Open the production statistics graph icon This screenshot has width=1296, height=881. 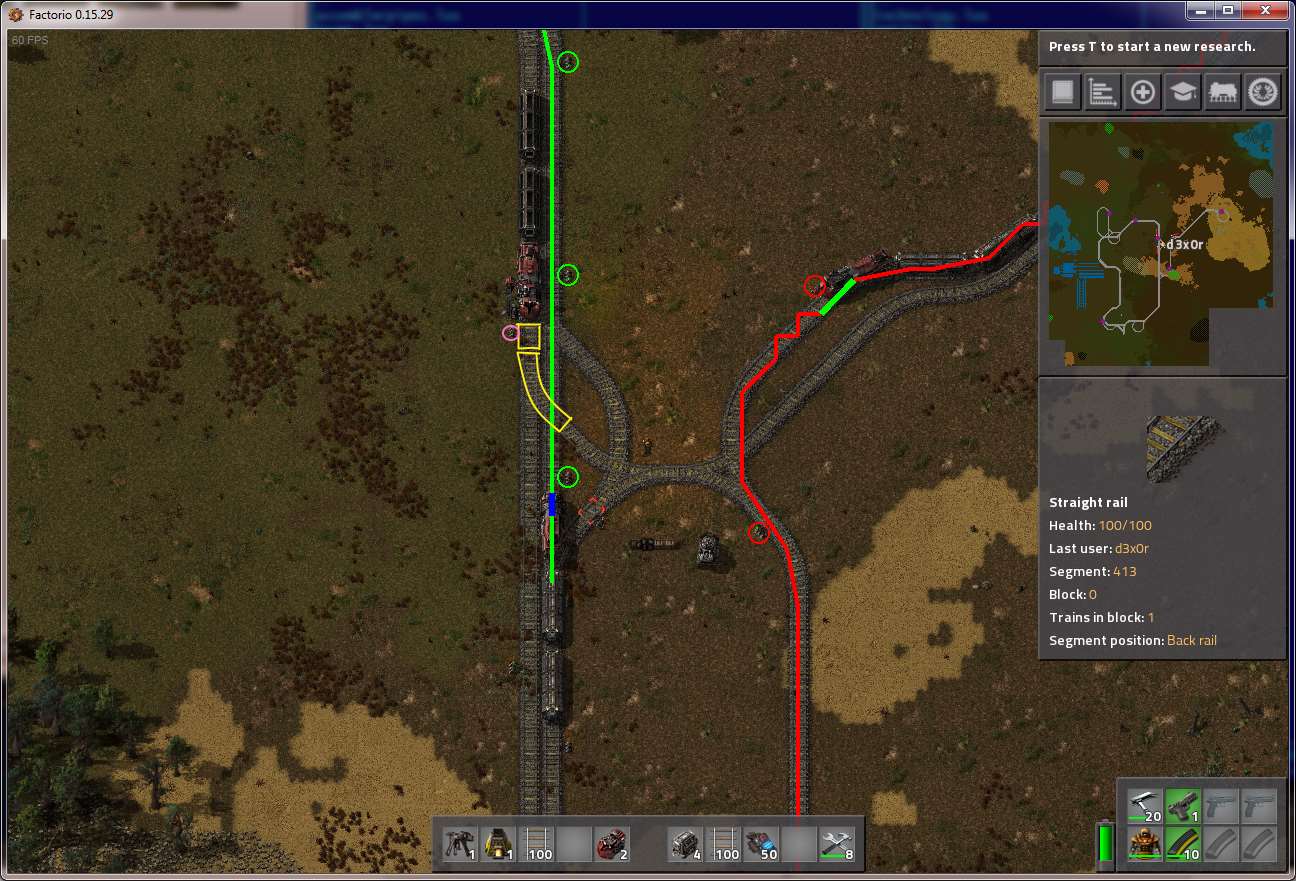tap(1102, 91)
